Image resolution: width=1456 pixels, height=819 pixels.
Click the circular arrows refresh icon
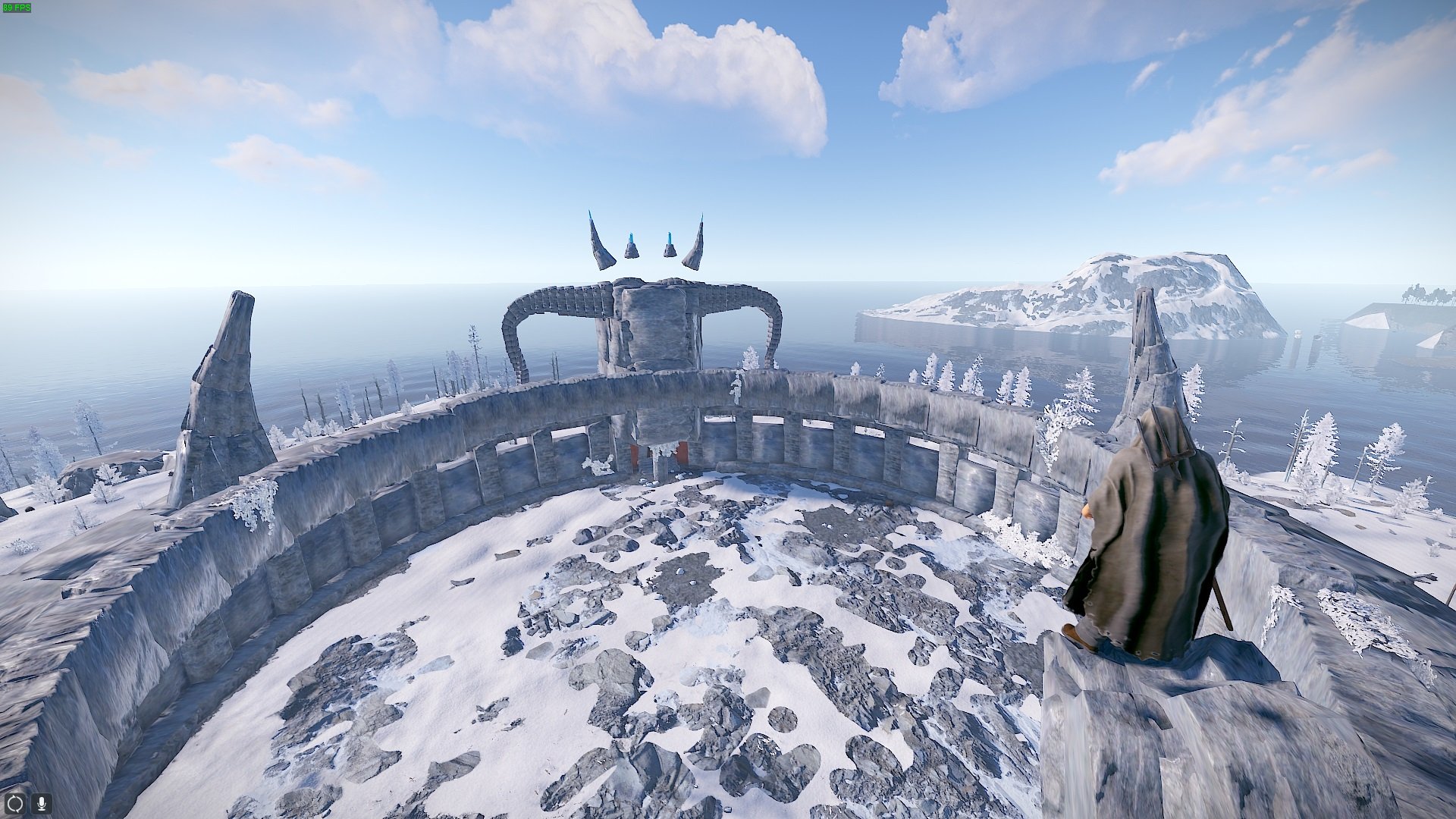pos(15,803)
